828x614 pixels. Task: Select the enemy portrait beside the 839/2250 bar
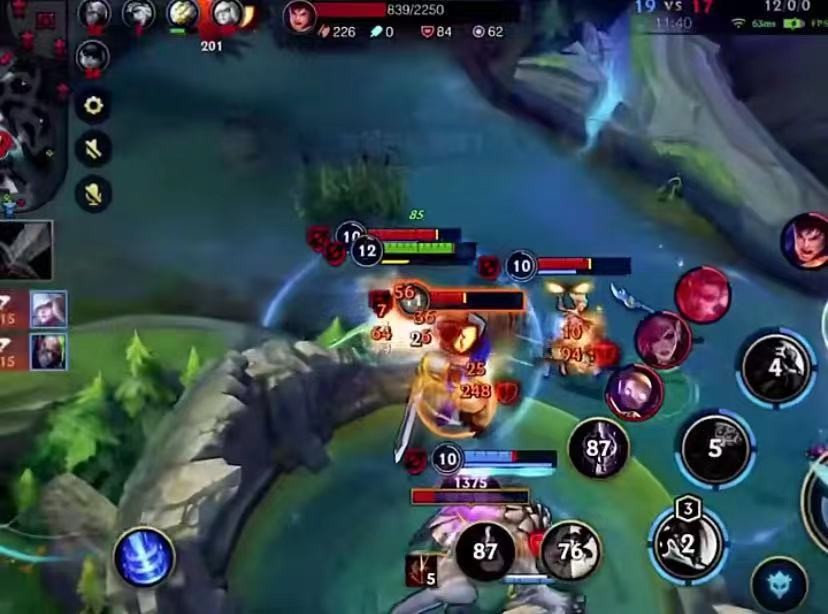[x=299, y=16]
